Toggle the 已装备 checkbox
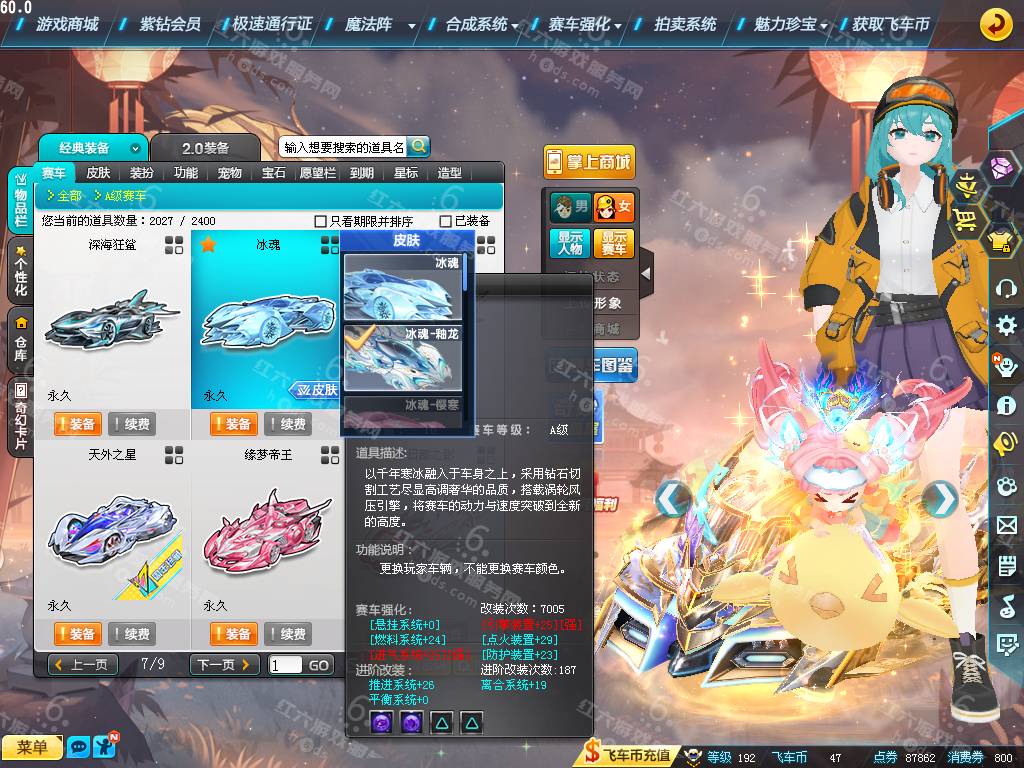Screen dimensions: 1024x768 [446, 221]
